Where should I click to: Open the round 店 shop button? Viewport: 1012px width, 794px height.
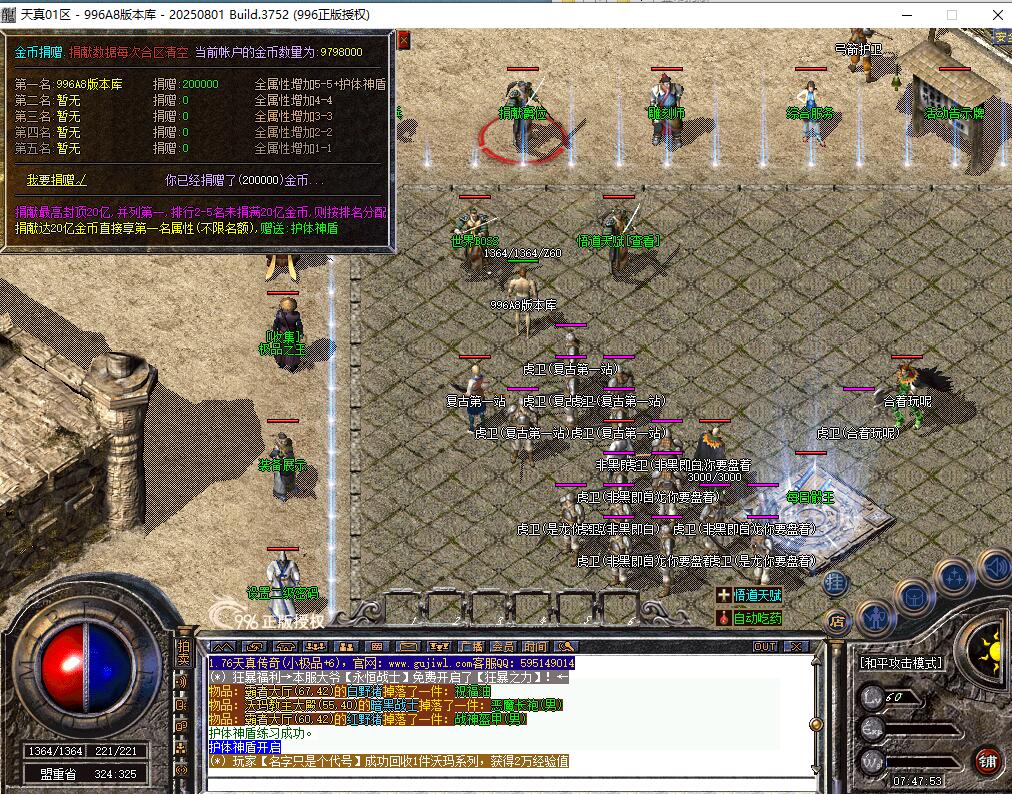[837, 621]
